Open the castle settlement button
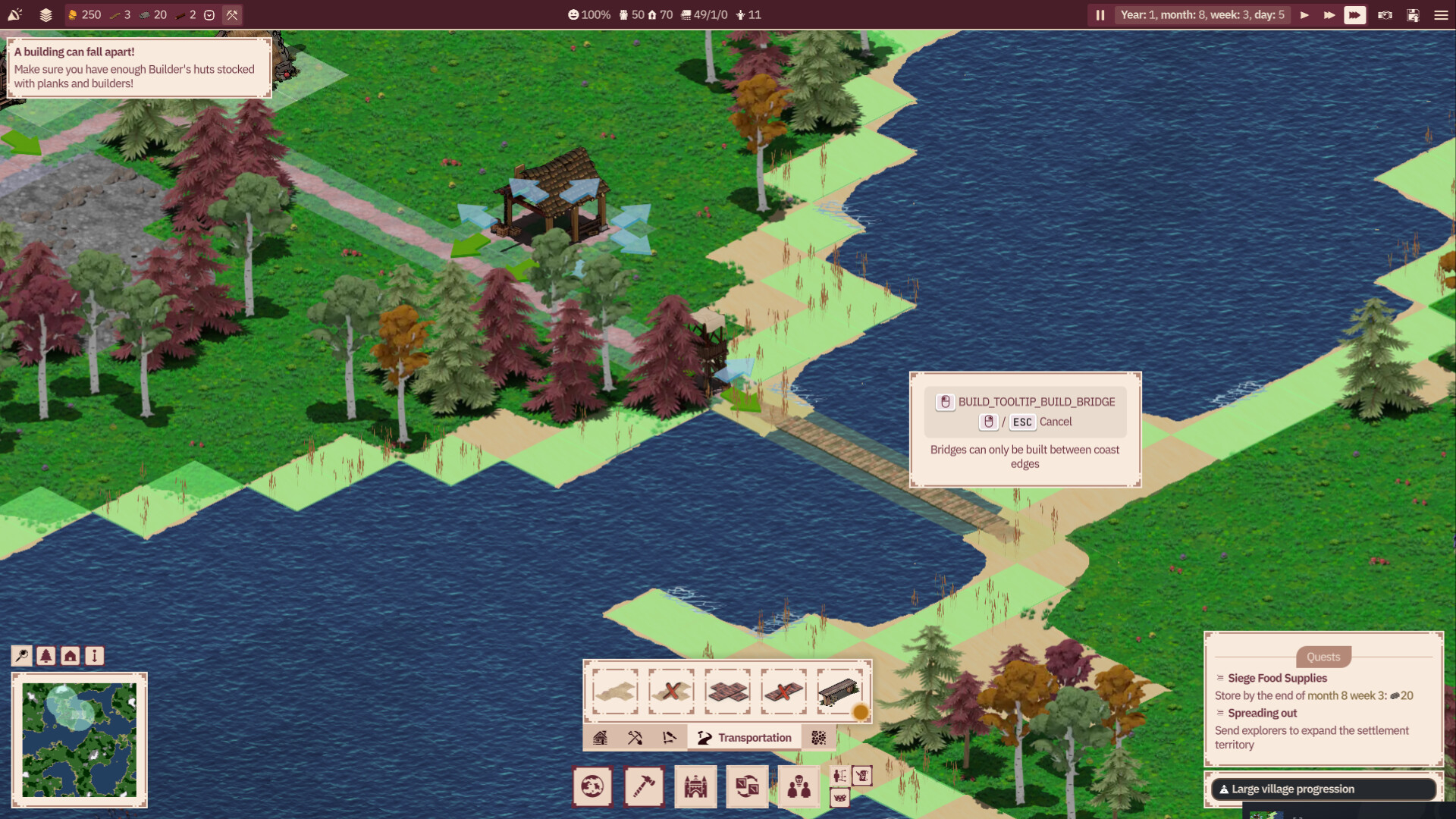Viewport: 1456px width, 819px height. (695, 786)
